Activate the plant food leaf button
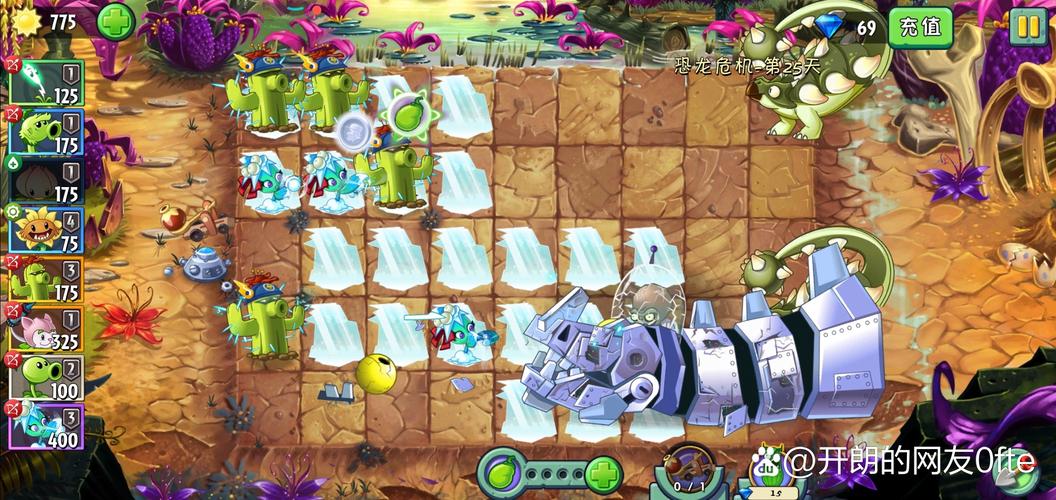The height and width of the screenshot is (500, 1056). coord(504,471)
